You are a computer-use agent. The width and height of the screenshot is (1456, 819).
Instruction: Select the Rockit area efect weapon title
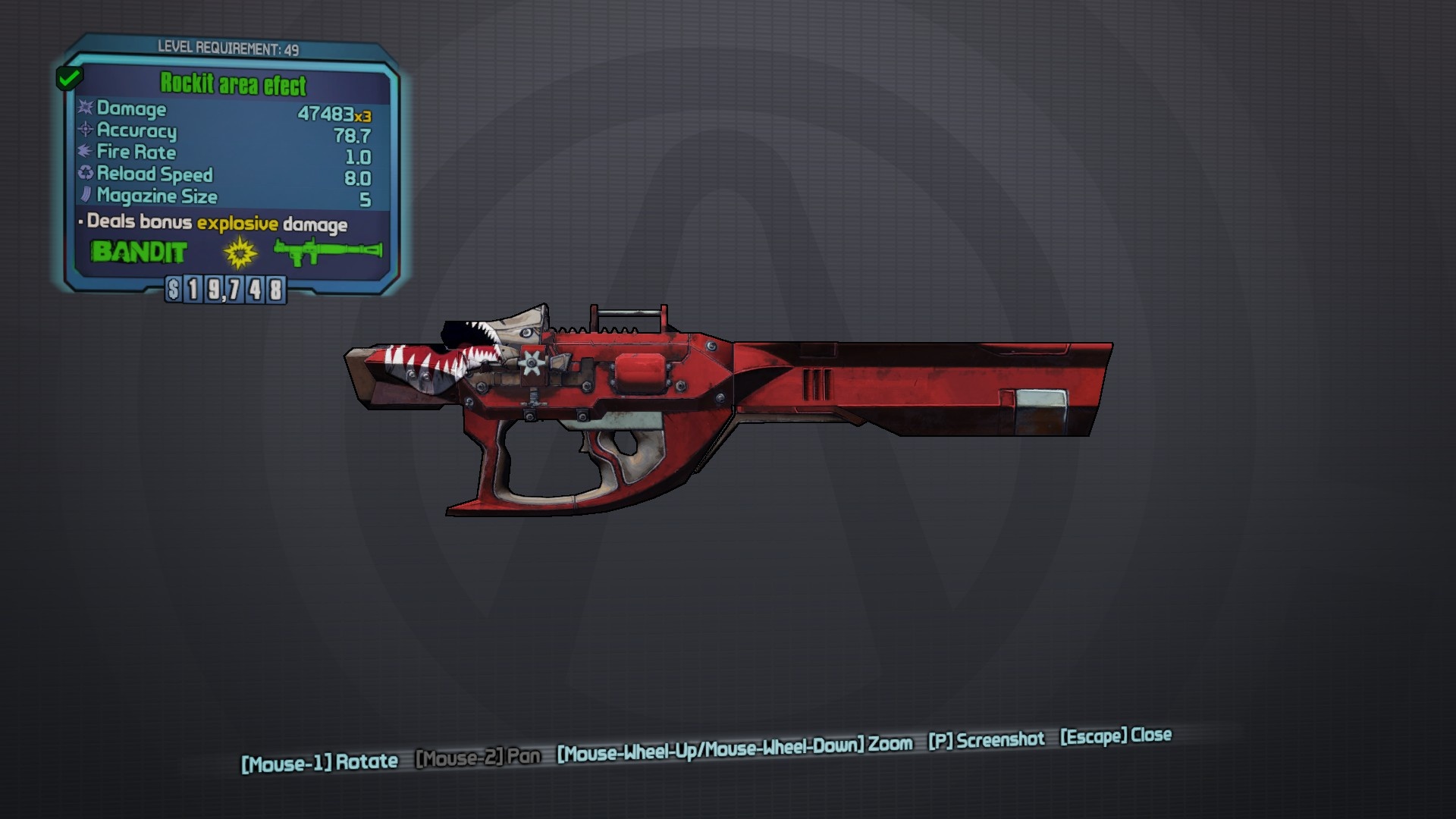click(x=233, y=84)
